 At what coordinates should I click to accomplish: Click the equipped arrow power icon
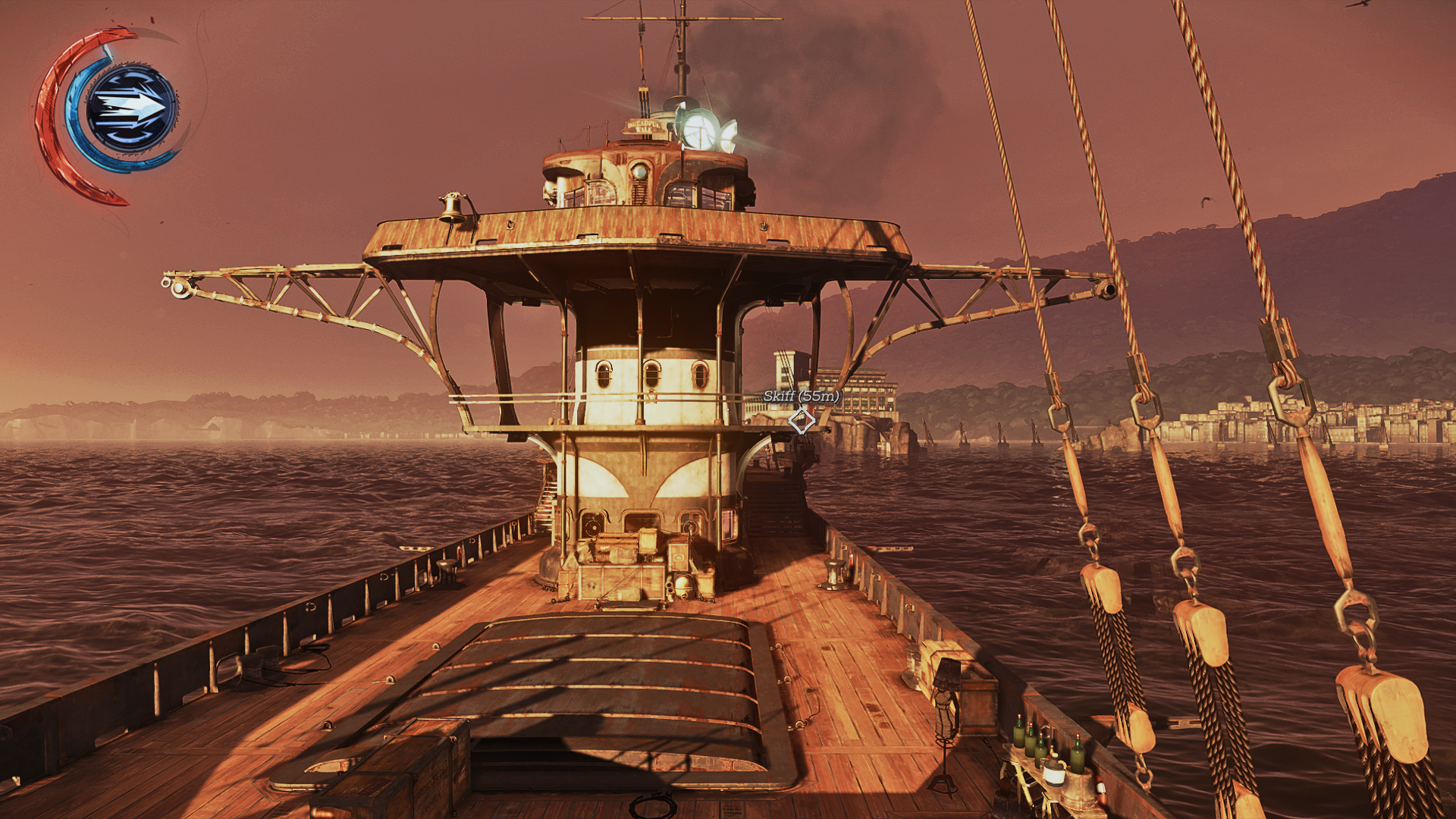coord(132,109)
